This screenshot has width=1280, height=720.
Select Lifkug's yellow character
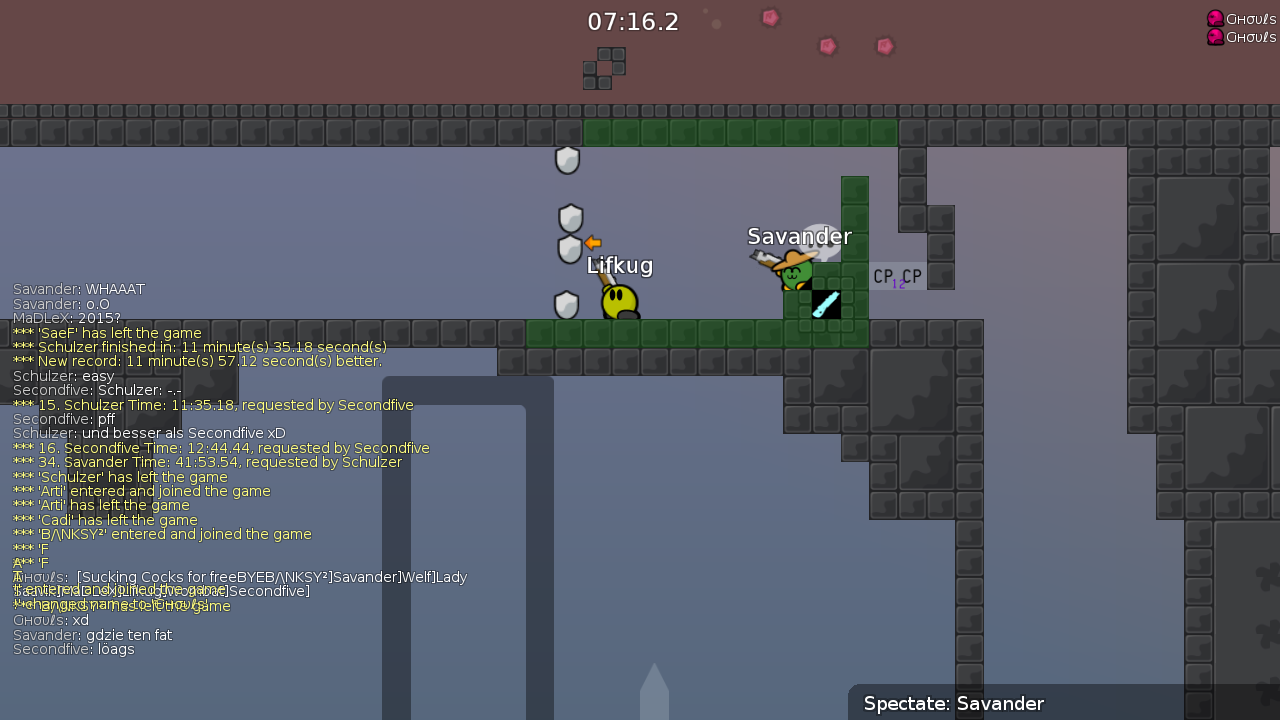pyautogui.click(x=618, y=300)
